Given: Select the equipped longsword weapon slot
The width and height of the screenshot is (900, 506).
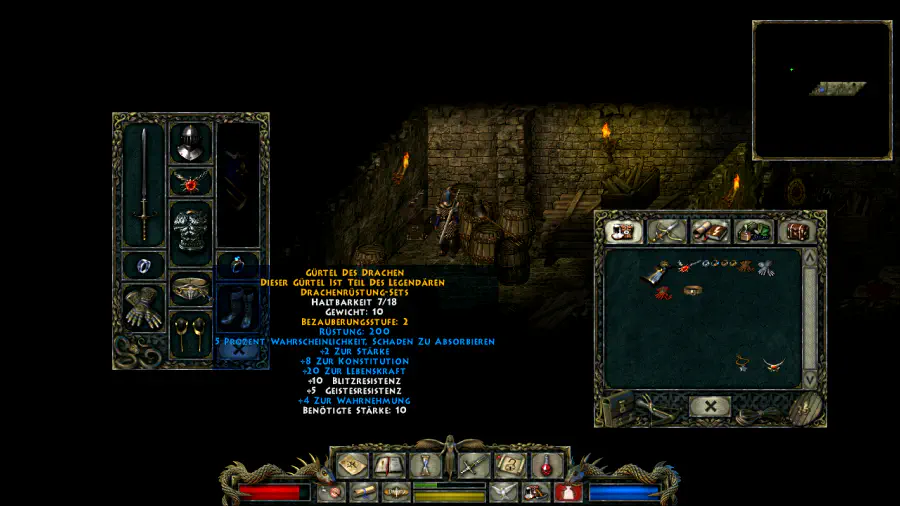Looking at the screenshot, I should pos(144,183).
